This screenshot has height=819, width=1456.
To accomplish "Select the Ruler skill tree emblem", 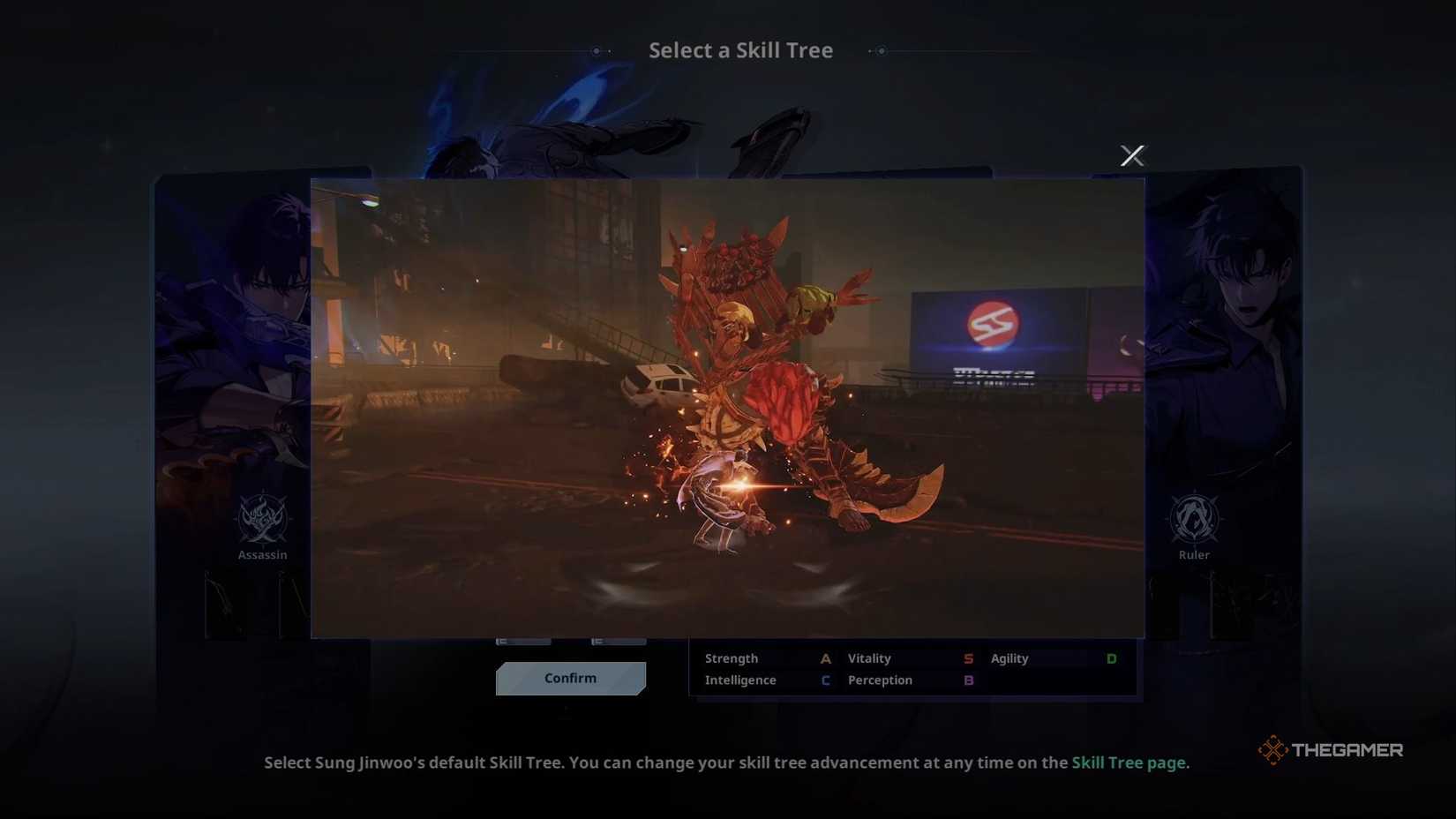I will click(1193, 521).
